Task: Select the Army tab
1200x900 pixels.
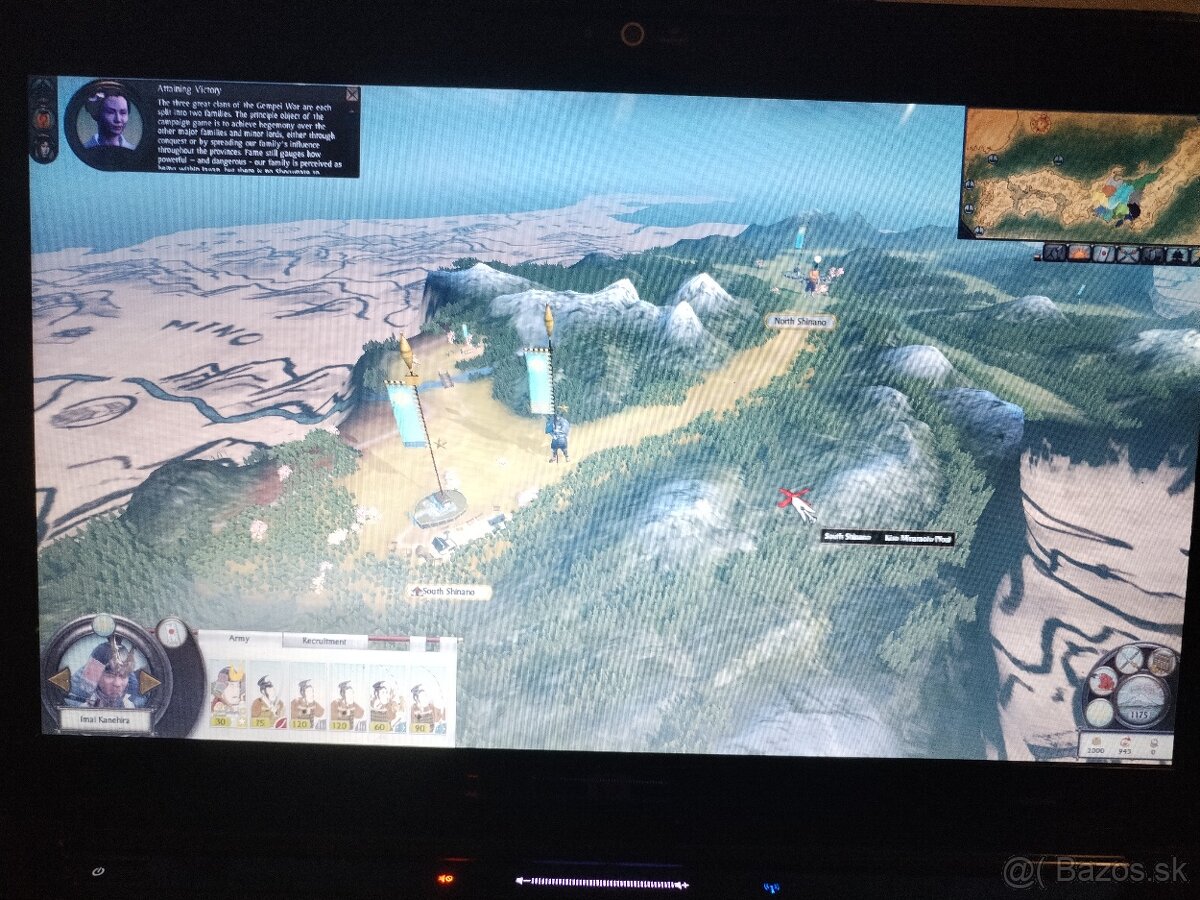Action: [x=239, y=638]
